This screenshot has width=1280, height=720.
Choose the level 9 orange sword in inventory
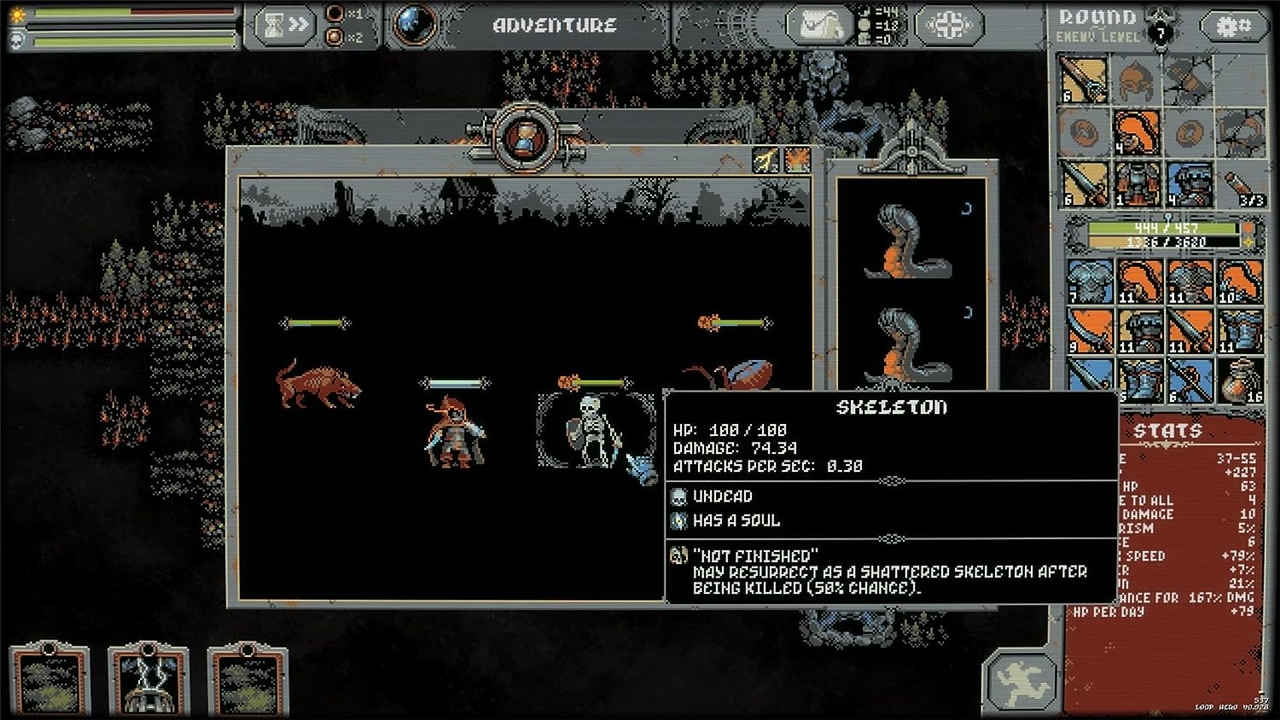[x=1088, y=330]
